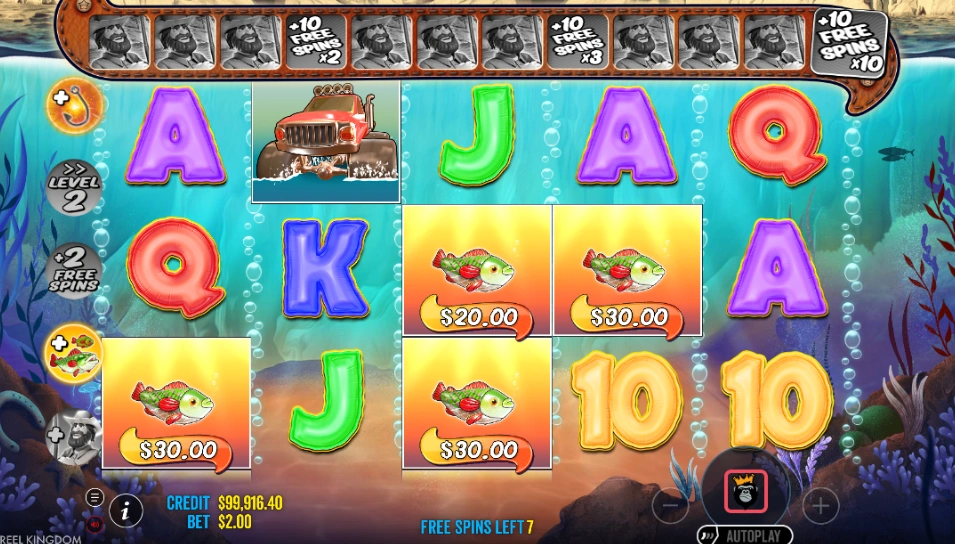Decrease the bet with the minus button
The width and height of the screenshot is (955, 544).
[x=670, y=506]
